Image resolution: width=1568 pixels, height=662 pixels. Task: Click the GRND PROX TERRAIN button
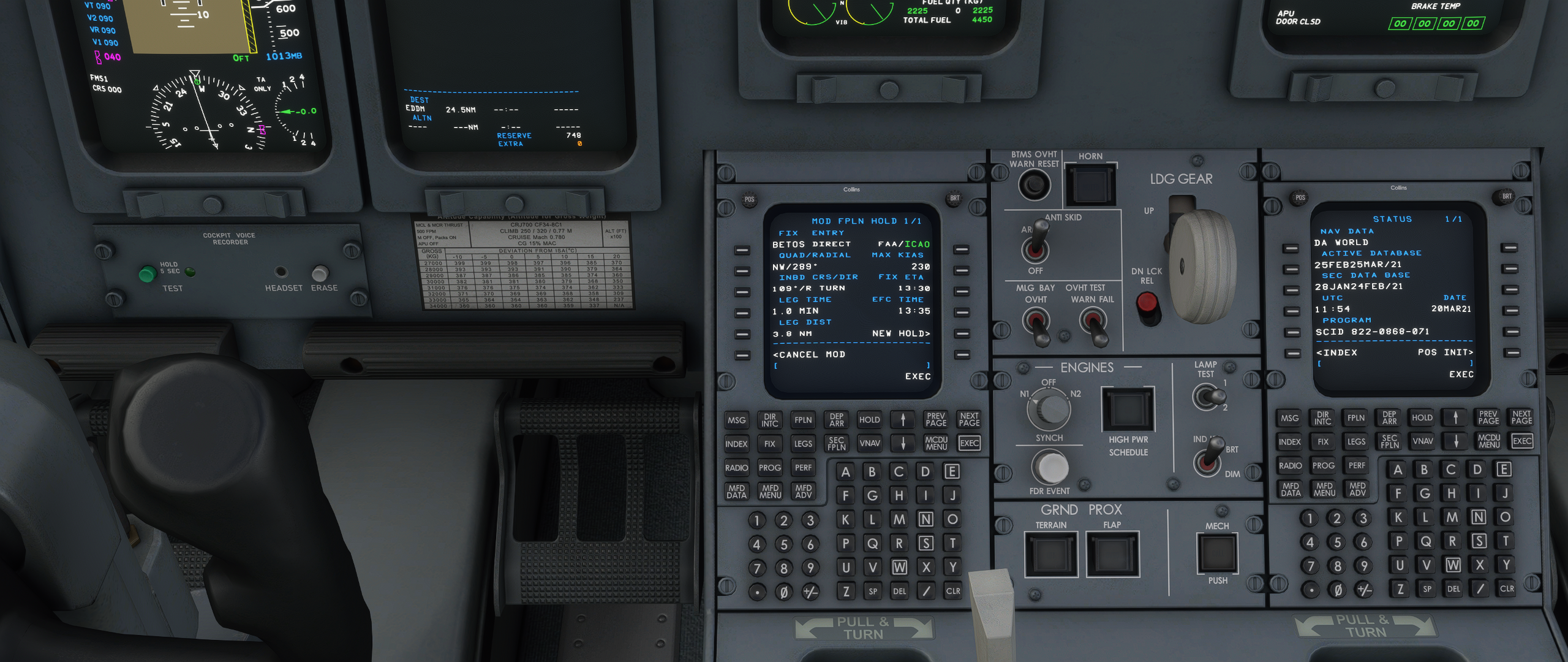pyautogui.click(x=1051, y=554)
